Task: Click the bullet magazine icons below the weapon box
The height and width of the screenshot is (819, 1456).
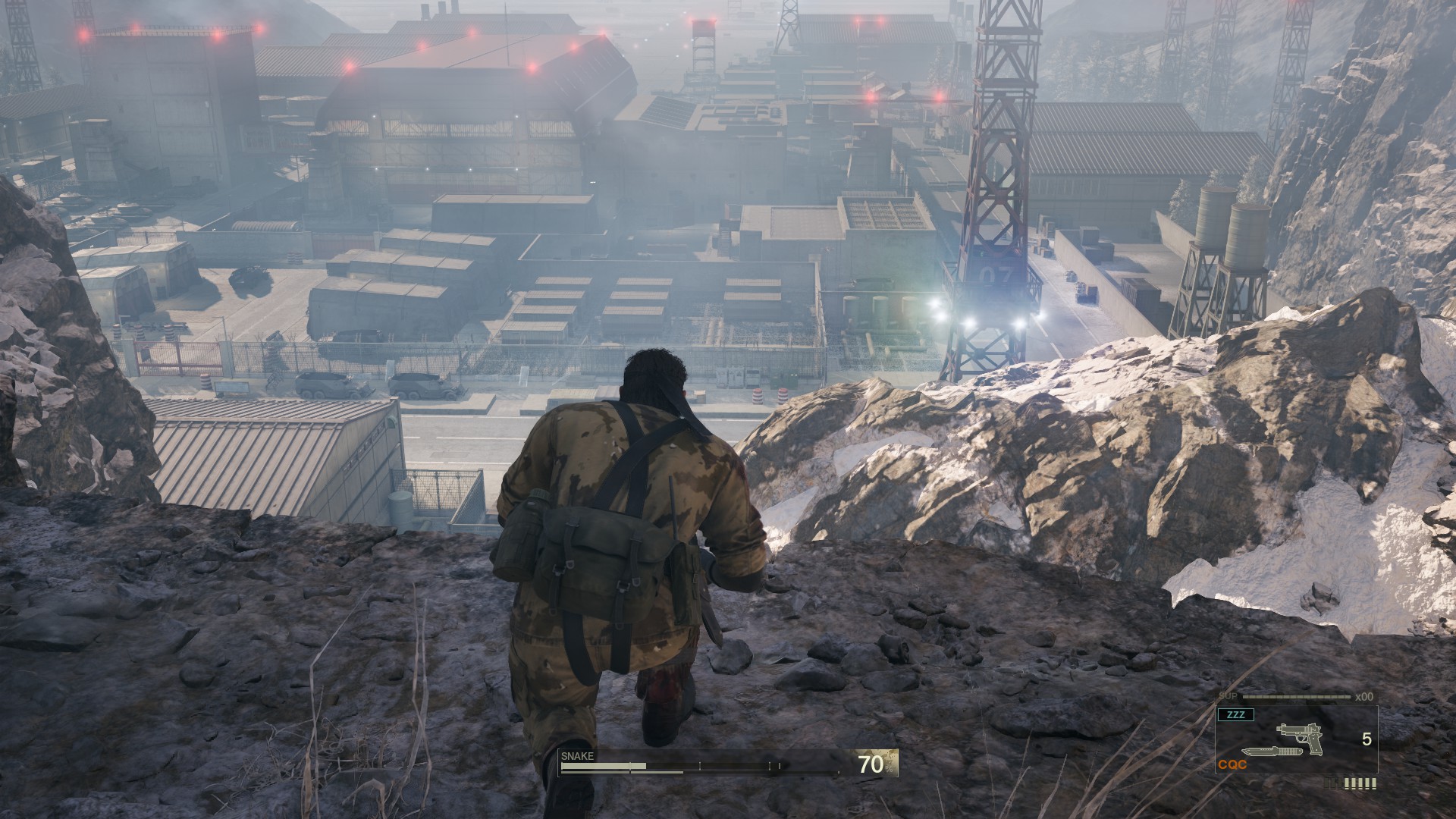Action: click(x=1349, y=784)
